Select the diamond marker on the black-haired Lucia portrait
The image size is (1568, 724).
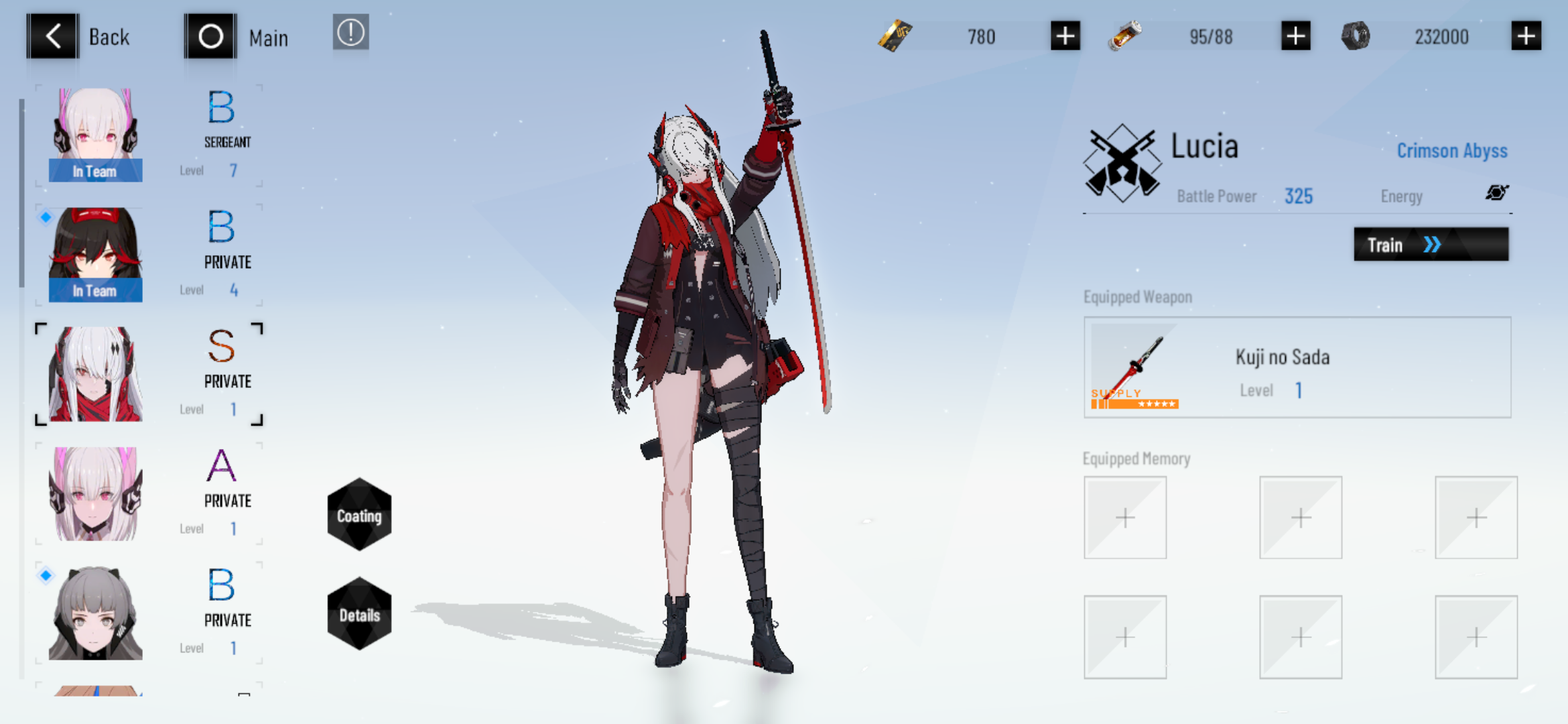pyautogui.click(x=44, y=216)
